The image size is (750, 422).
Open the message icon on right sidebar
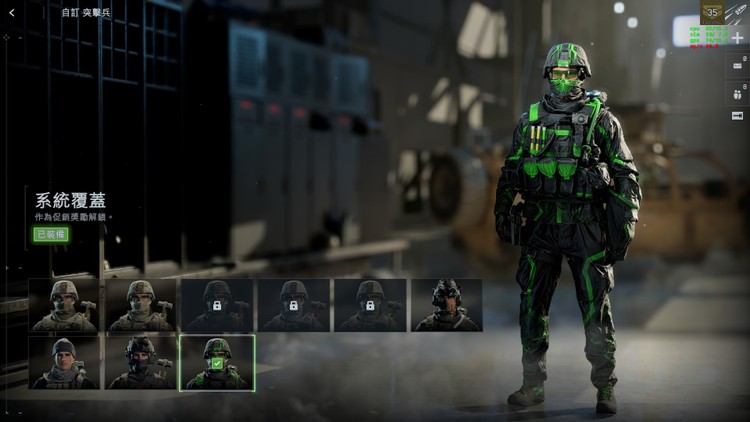click(x=737, y=65)
